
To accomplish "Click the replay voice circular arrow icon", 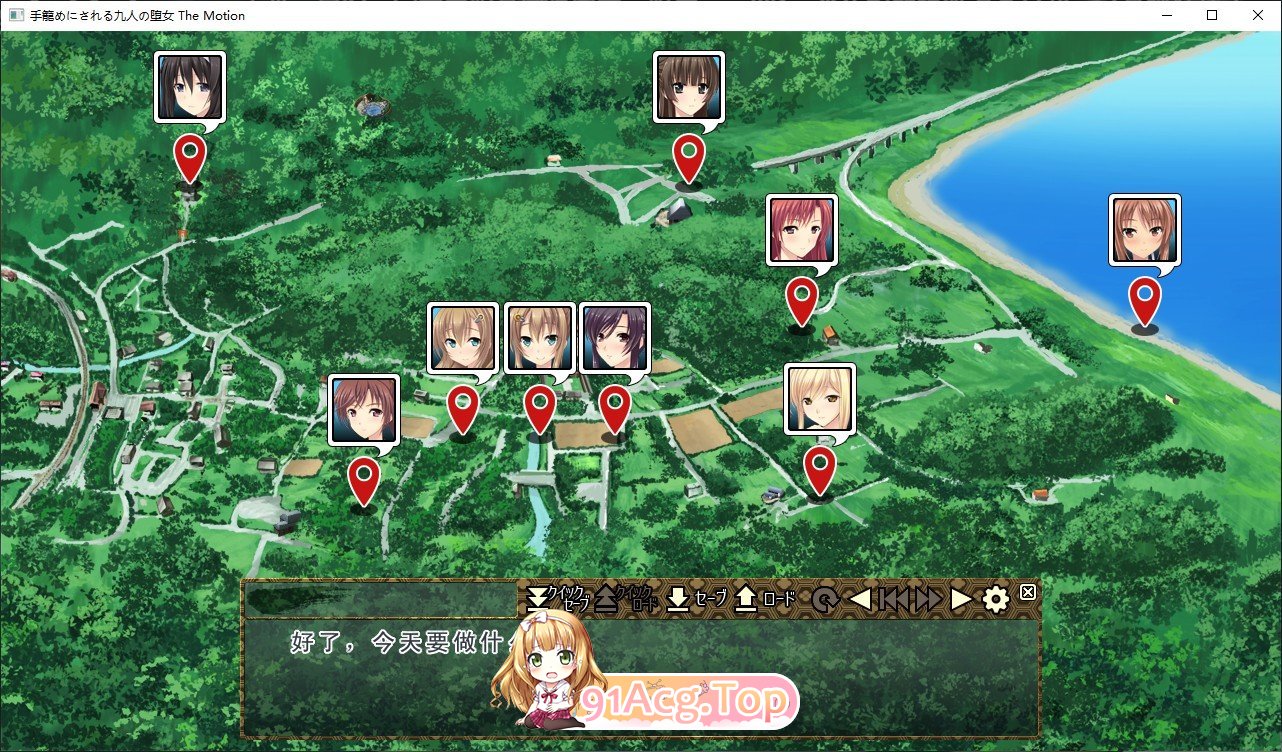I will 825,597.
